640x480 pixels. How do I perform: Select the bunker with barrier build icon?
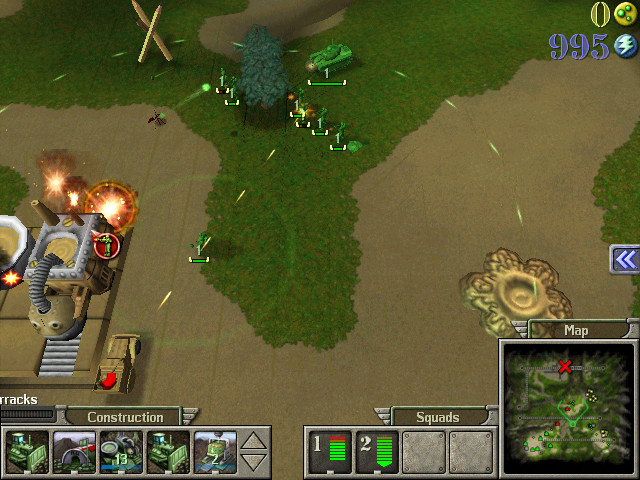pos(75,451)
